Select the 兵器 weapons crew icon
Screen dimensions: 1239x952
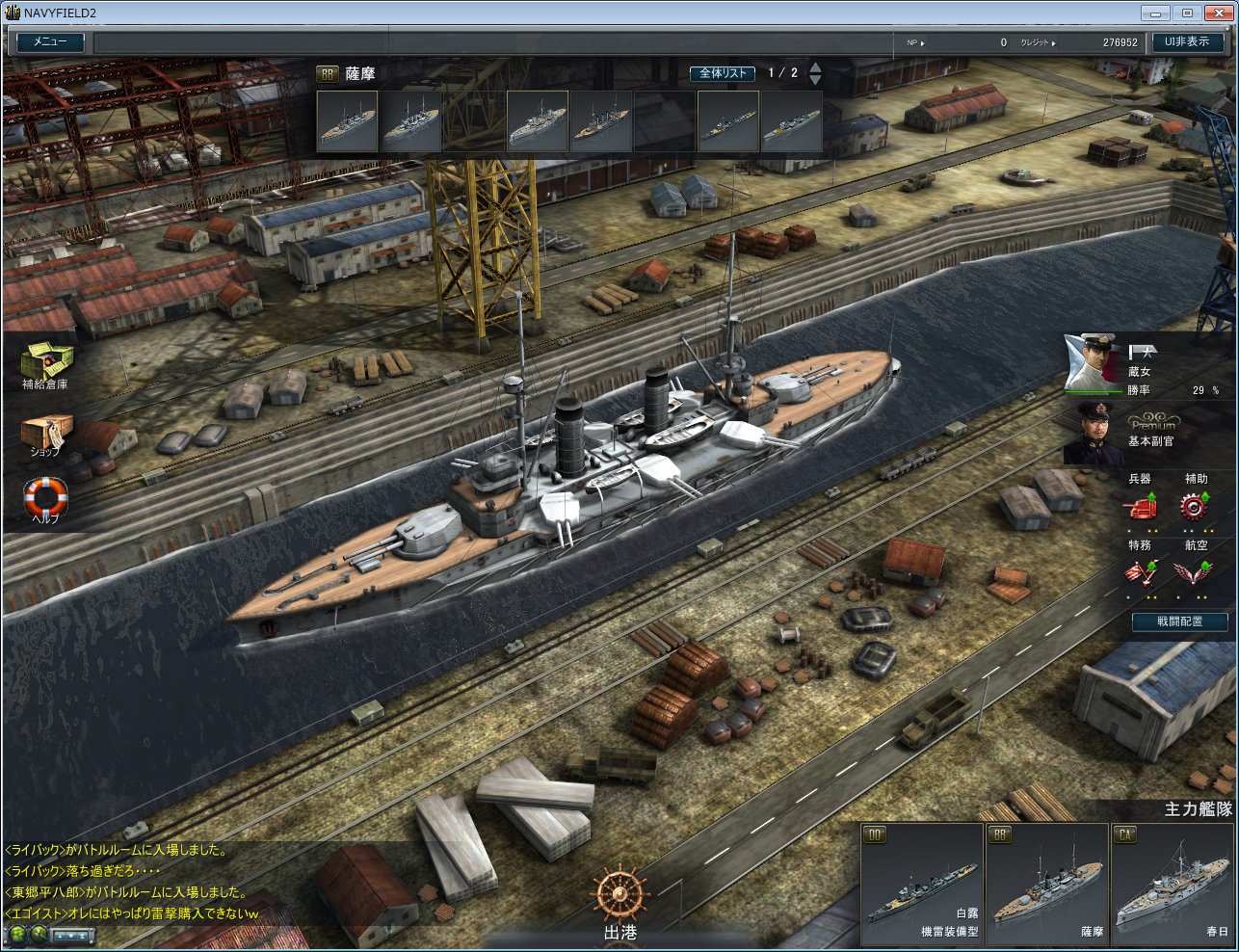click(x=1140, y=506)
